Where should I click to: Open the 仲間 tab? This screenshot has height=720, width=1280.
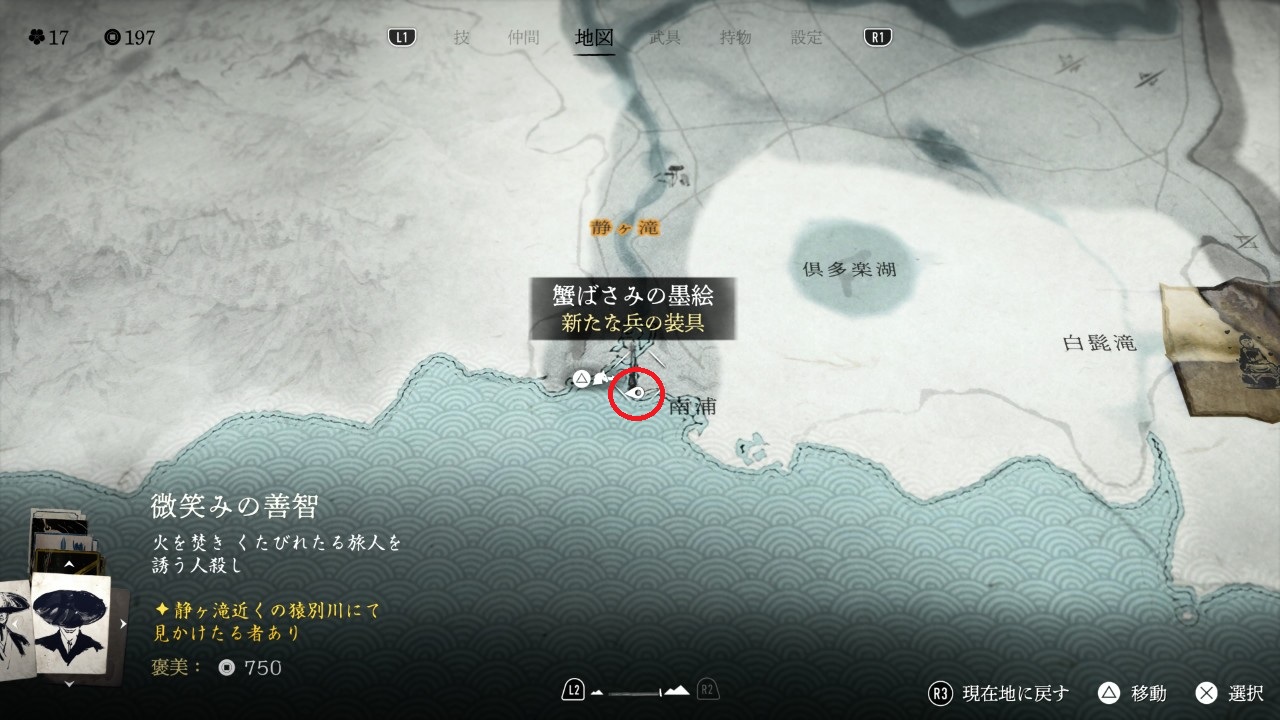[x=523, y=38]
